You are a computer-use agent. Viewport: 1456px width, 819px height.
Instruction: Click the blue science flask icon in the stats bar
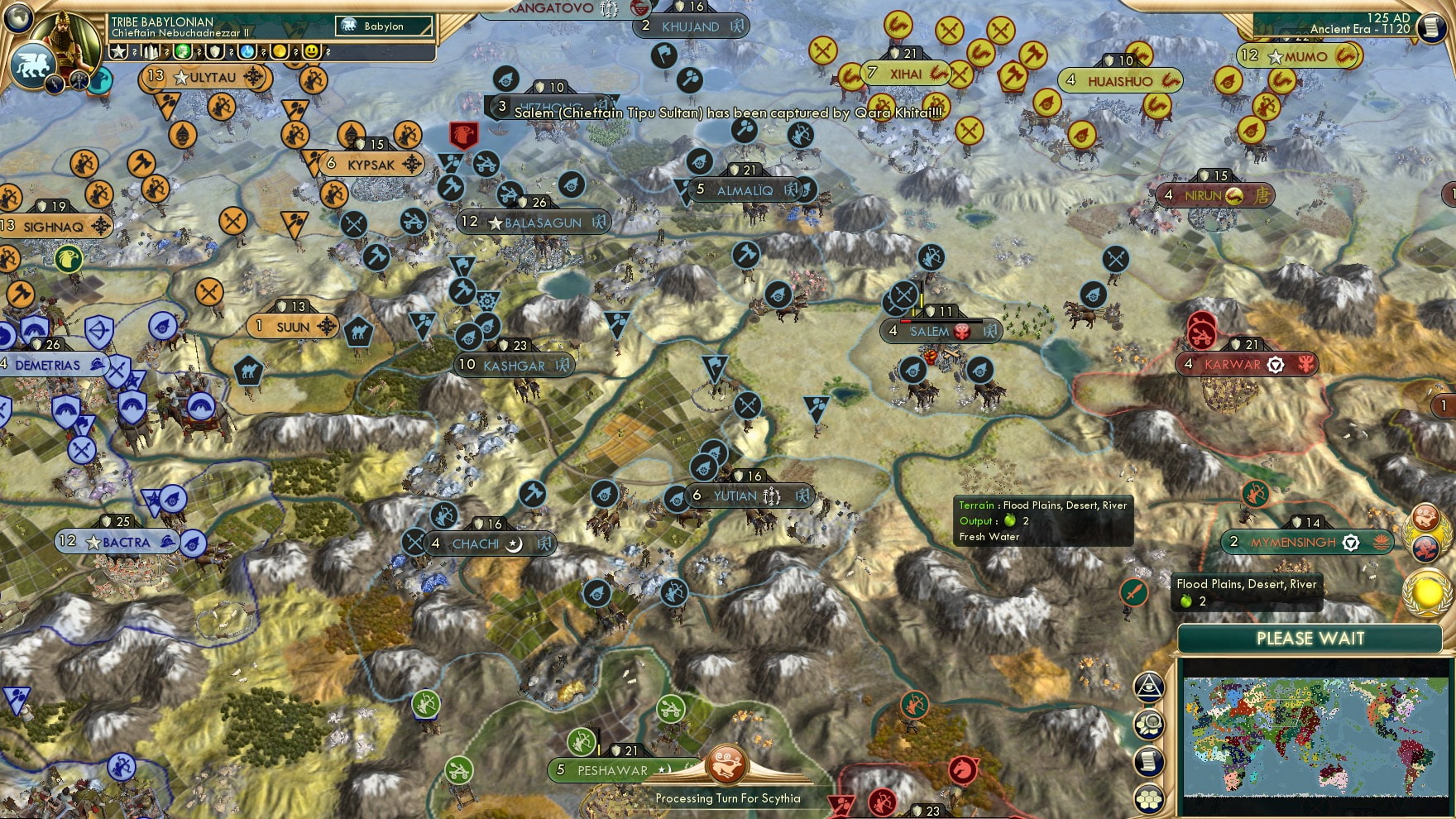point(247,51)
